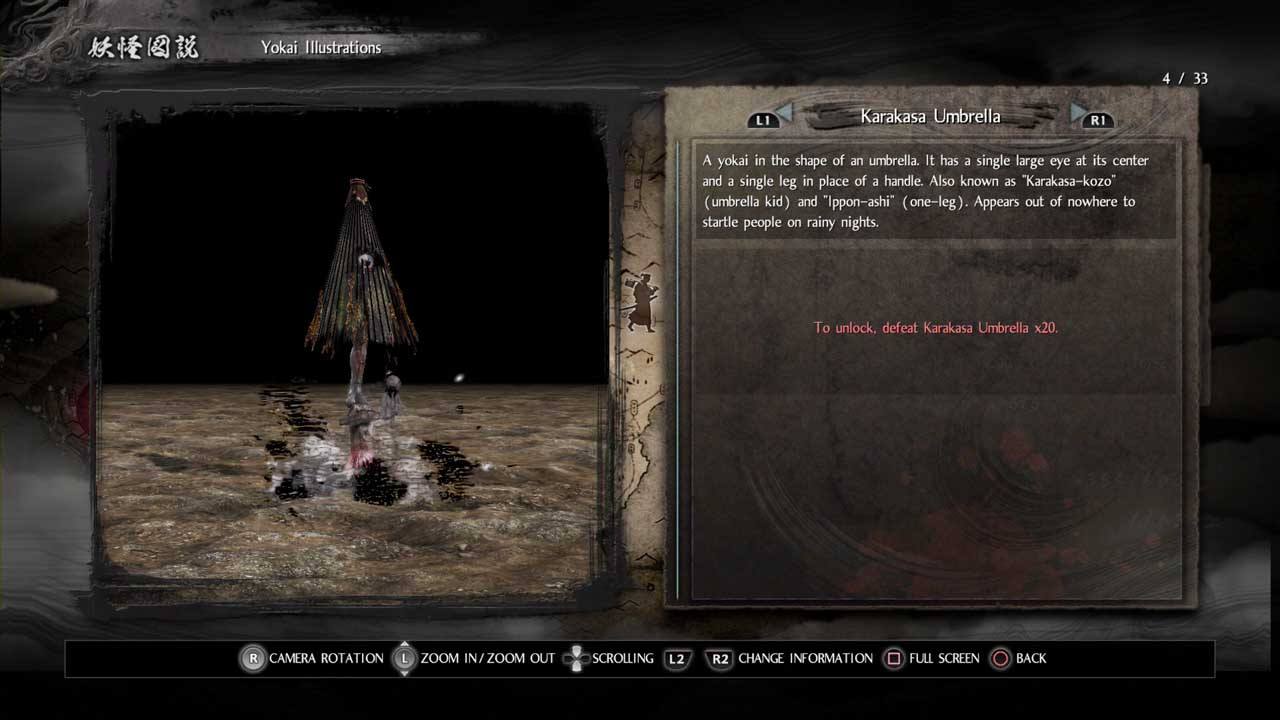Select the D-pad Scrolling icon
The width and height of the screenshot is (1280, 720).
click(577, 658)
